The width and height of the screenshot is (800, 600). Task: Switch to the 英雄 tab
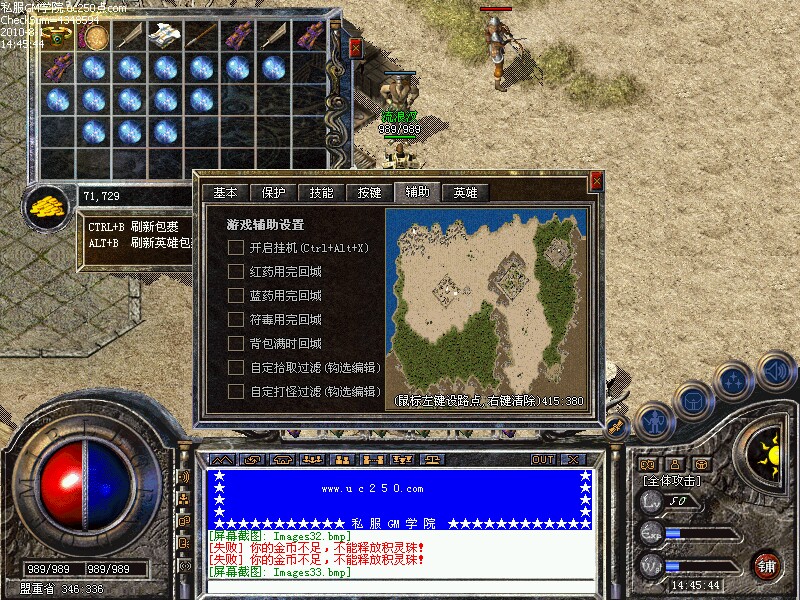465,193
